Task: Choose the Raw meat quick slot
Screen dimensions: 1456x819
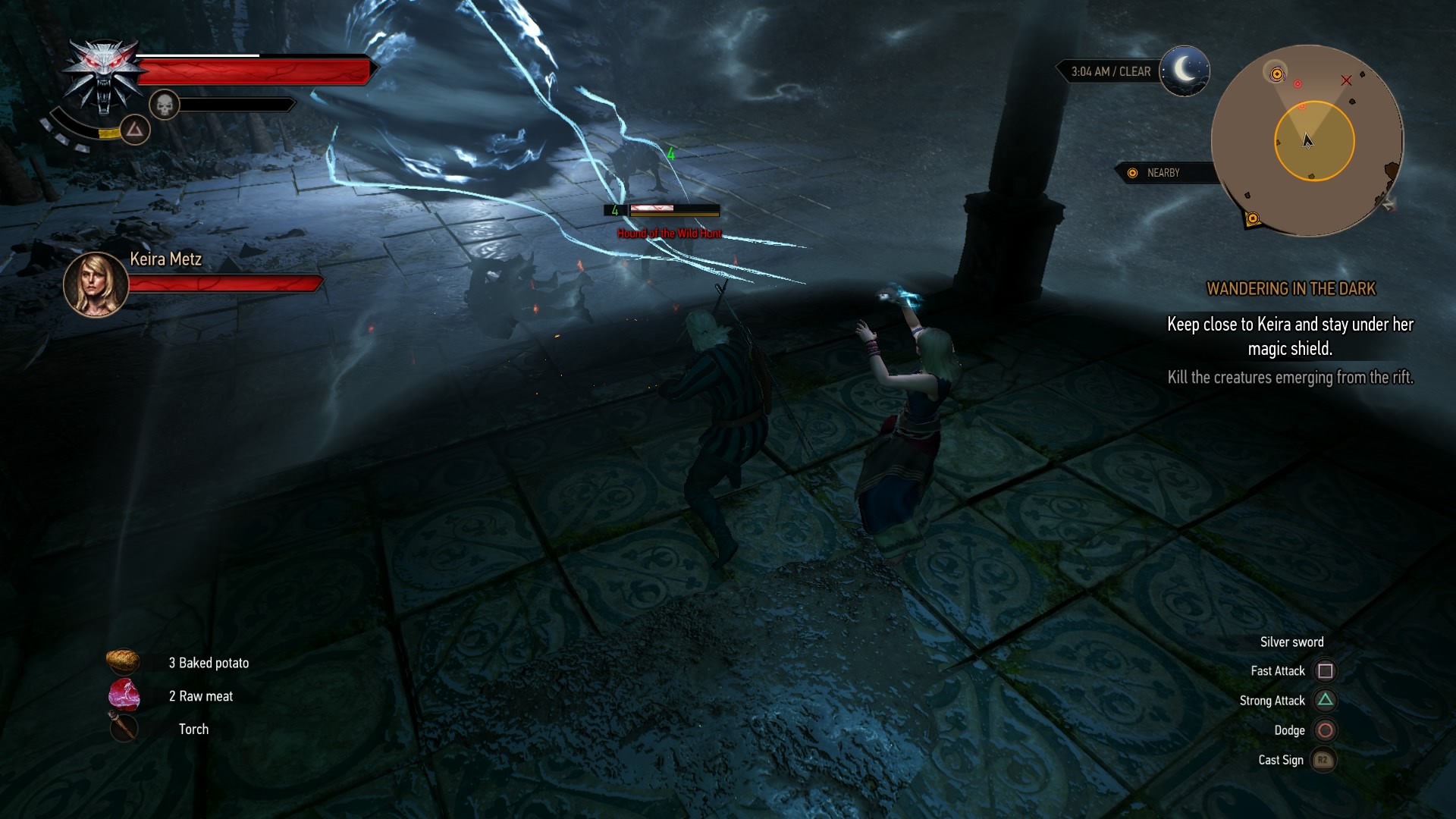Action: 124,695
